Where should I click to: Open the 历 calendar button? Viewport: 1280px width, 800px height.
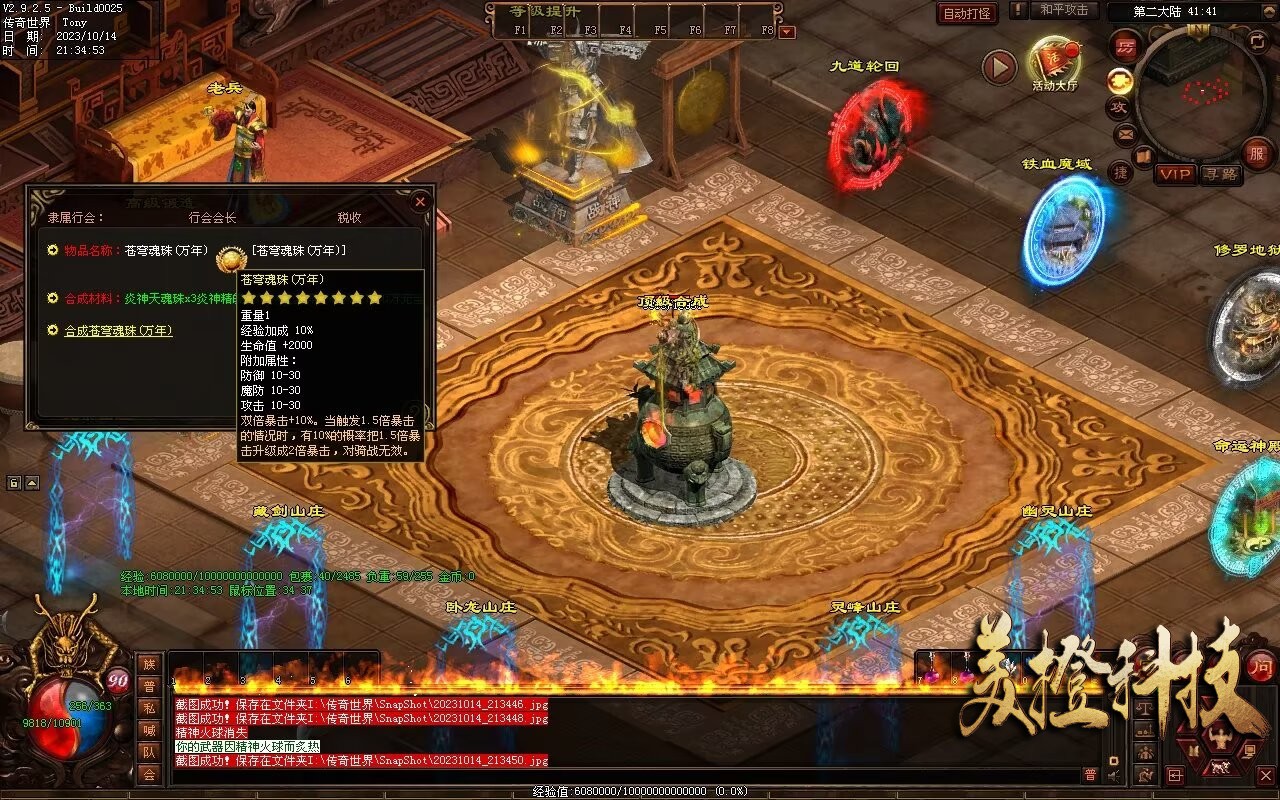pyautogui.click(x=1126, y=45)
